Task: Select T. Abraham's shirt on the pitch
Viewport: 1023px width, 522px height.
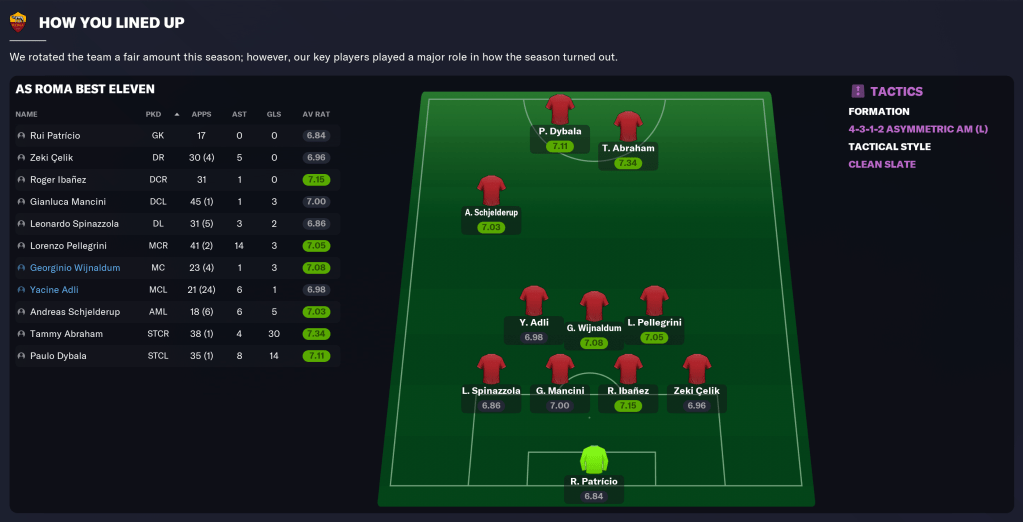Action: (628, 126)
